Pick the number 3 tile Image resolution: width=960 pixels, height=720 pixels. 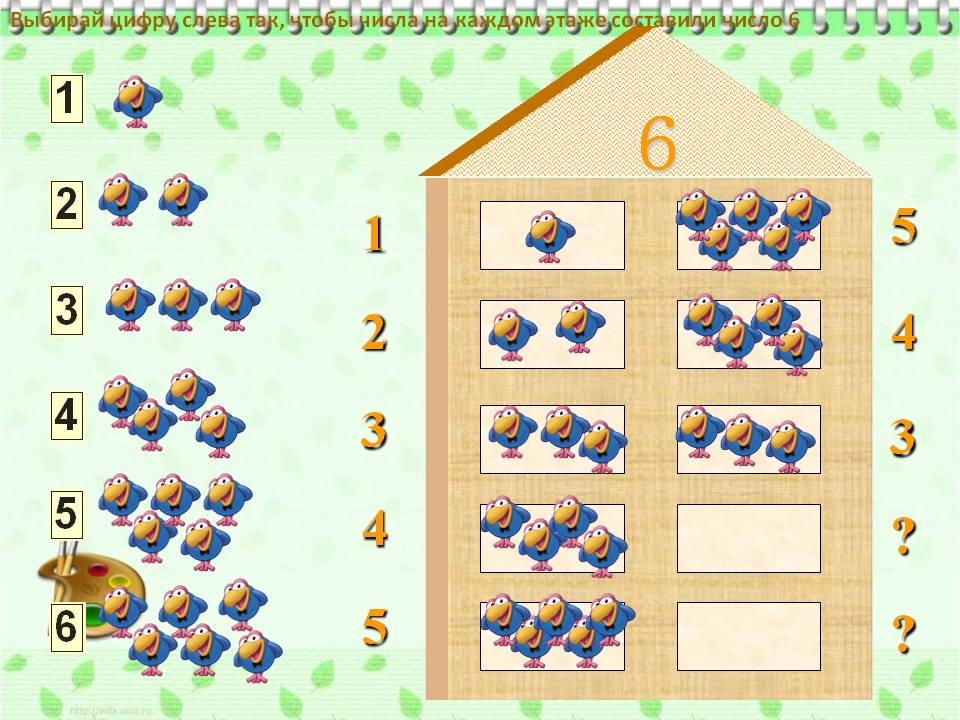coord(66,310)
